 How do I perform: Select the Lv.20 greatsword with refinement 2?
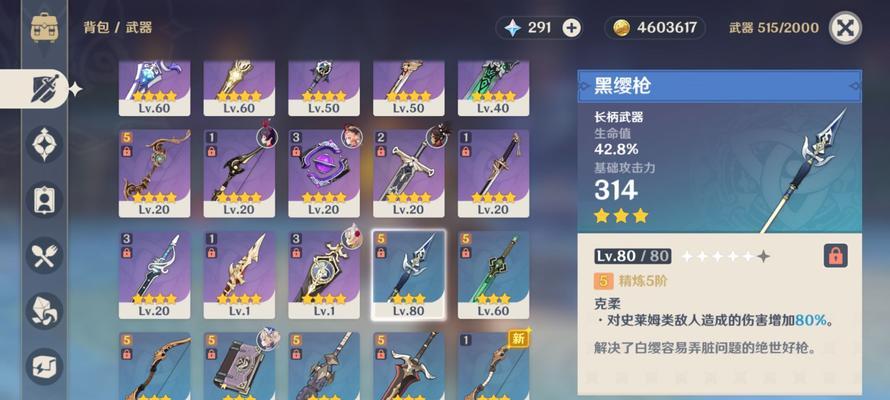click(x=409, y=172)
